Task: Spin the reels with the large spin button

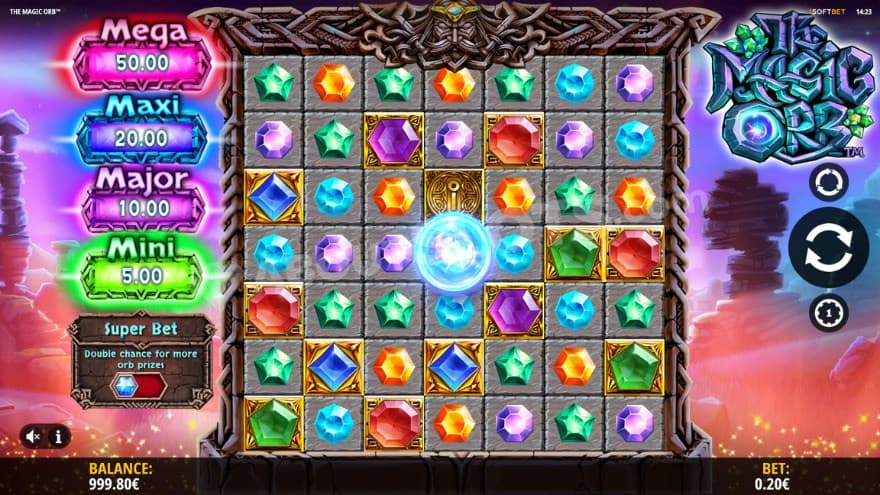Action: point(828,248)
